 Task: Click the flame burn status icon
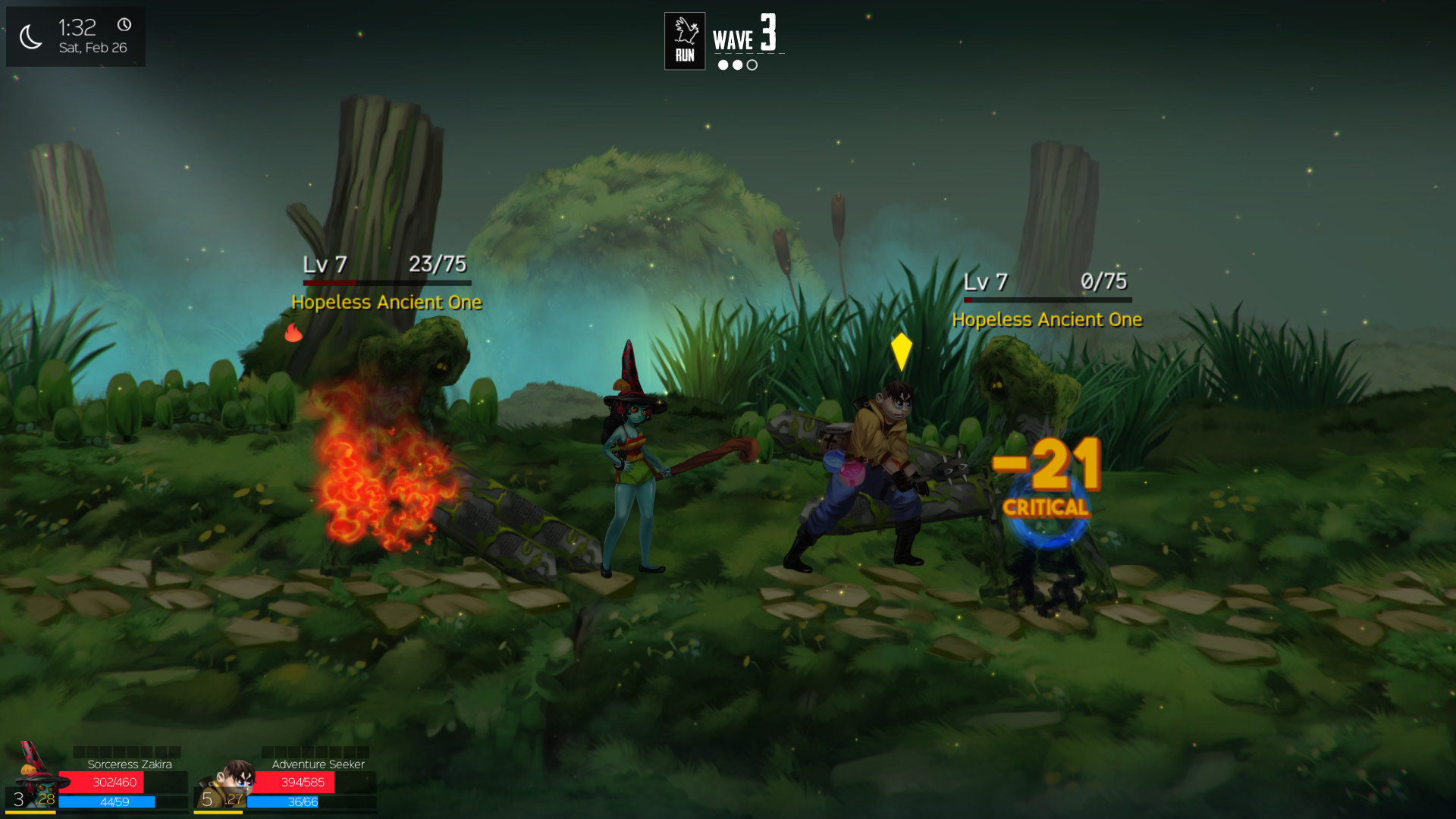coord(293,331)
